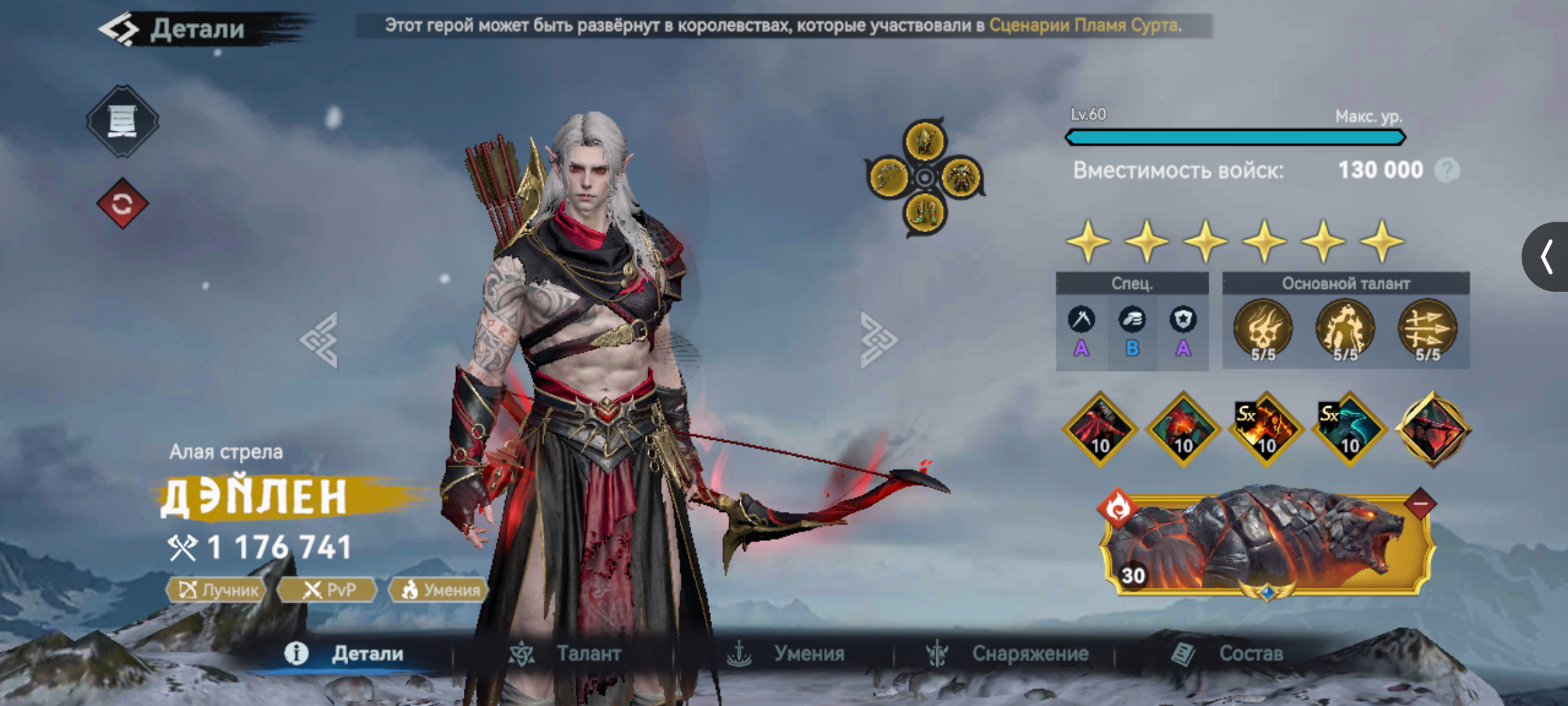
Task: Expand the side panel arrow handle
Action: pyautogui.click(x=1546, y=256)
